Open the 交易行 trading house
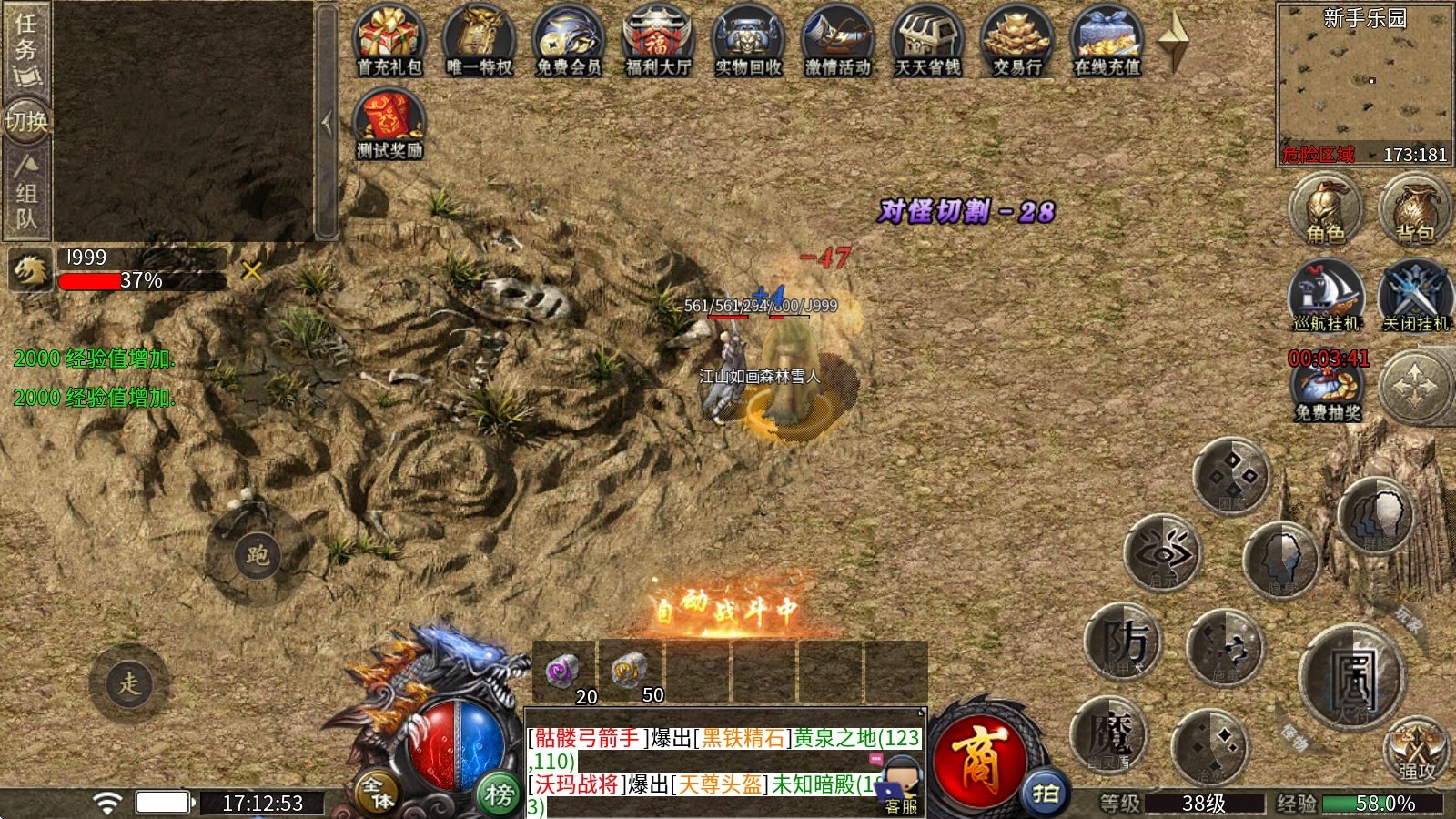Image resolution: width=1456 pixels, height=819 pixels. (1017, 42)
